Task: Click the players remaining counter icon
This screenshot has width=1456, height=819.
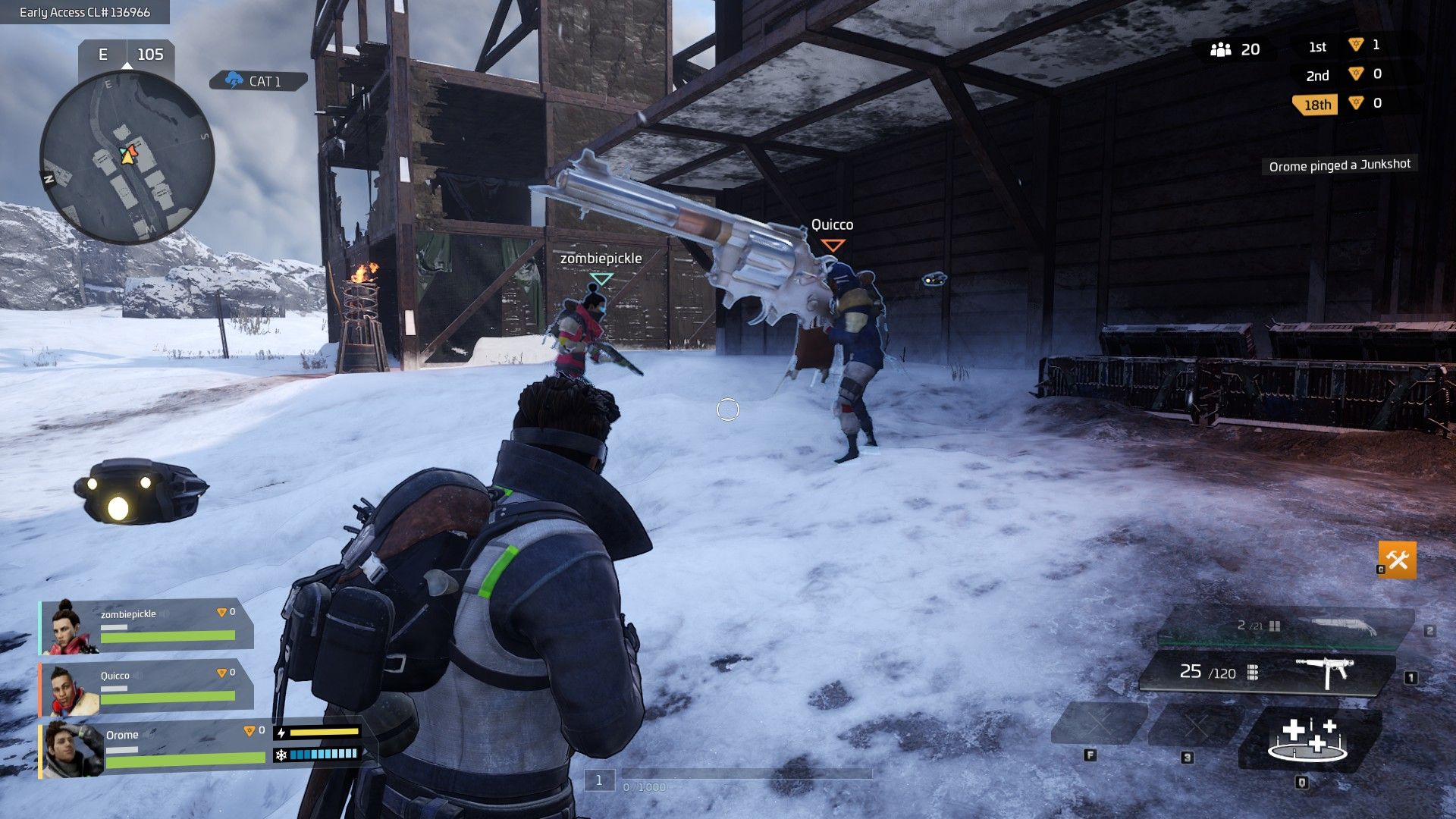Action: [x=1220, y=50]
